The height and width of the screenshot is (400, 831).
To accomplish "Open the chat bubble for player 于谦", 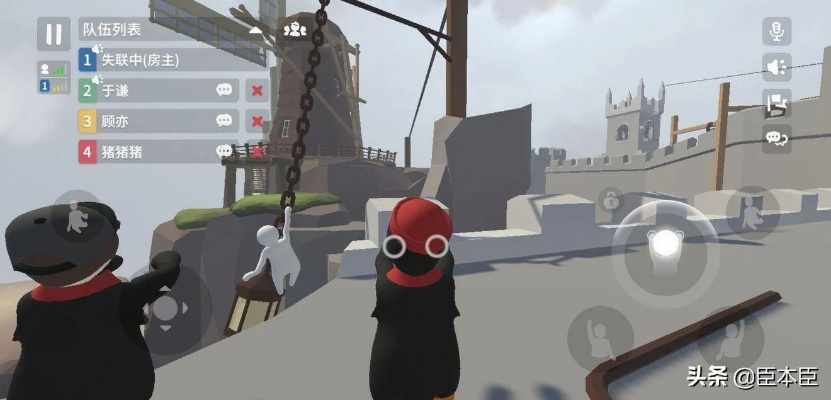I will pos(225,91).
